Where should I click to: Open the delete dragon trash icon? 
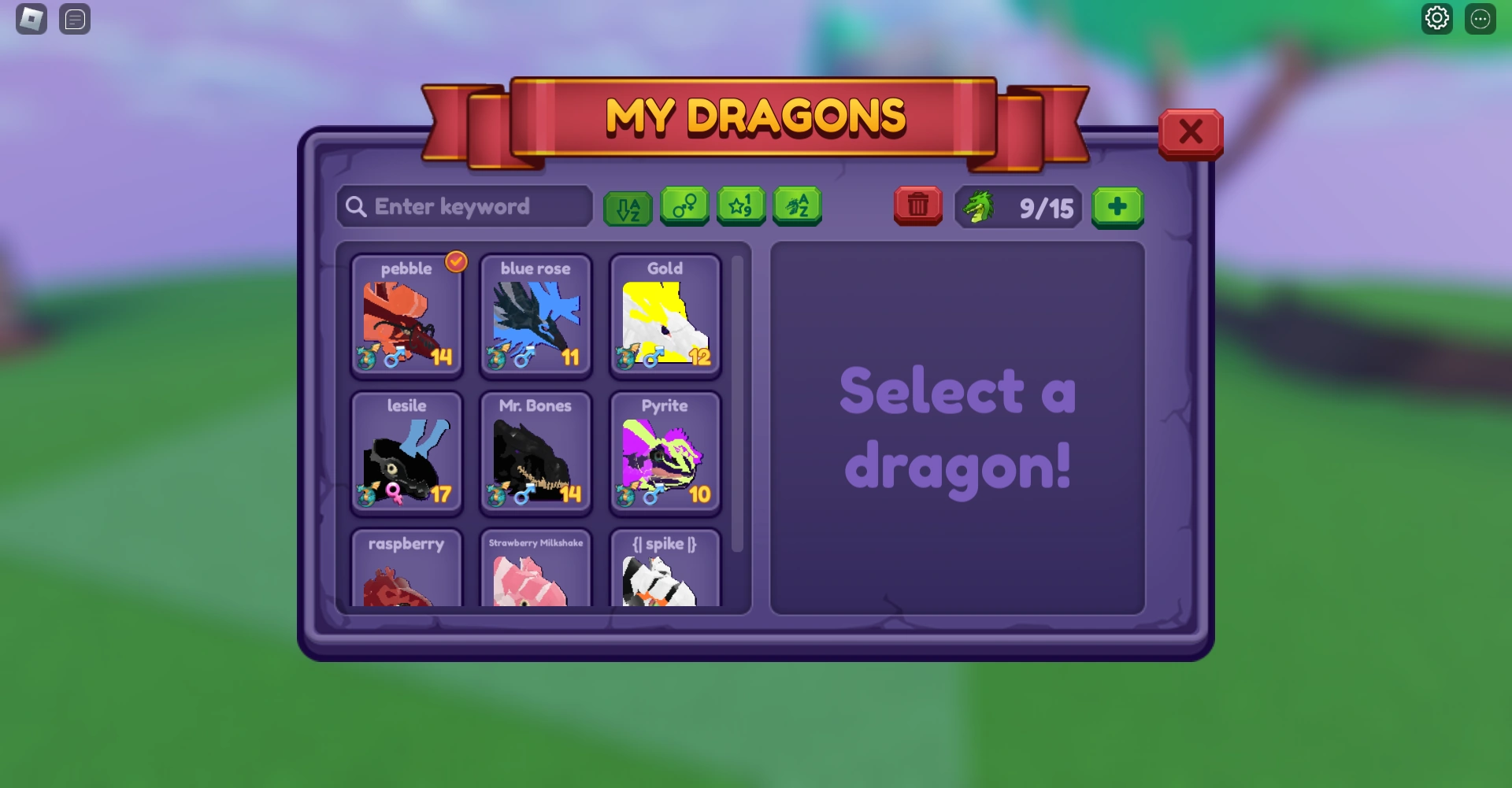click(917, 206)
